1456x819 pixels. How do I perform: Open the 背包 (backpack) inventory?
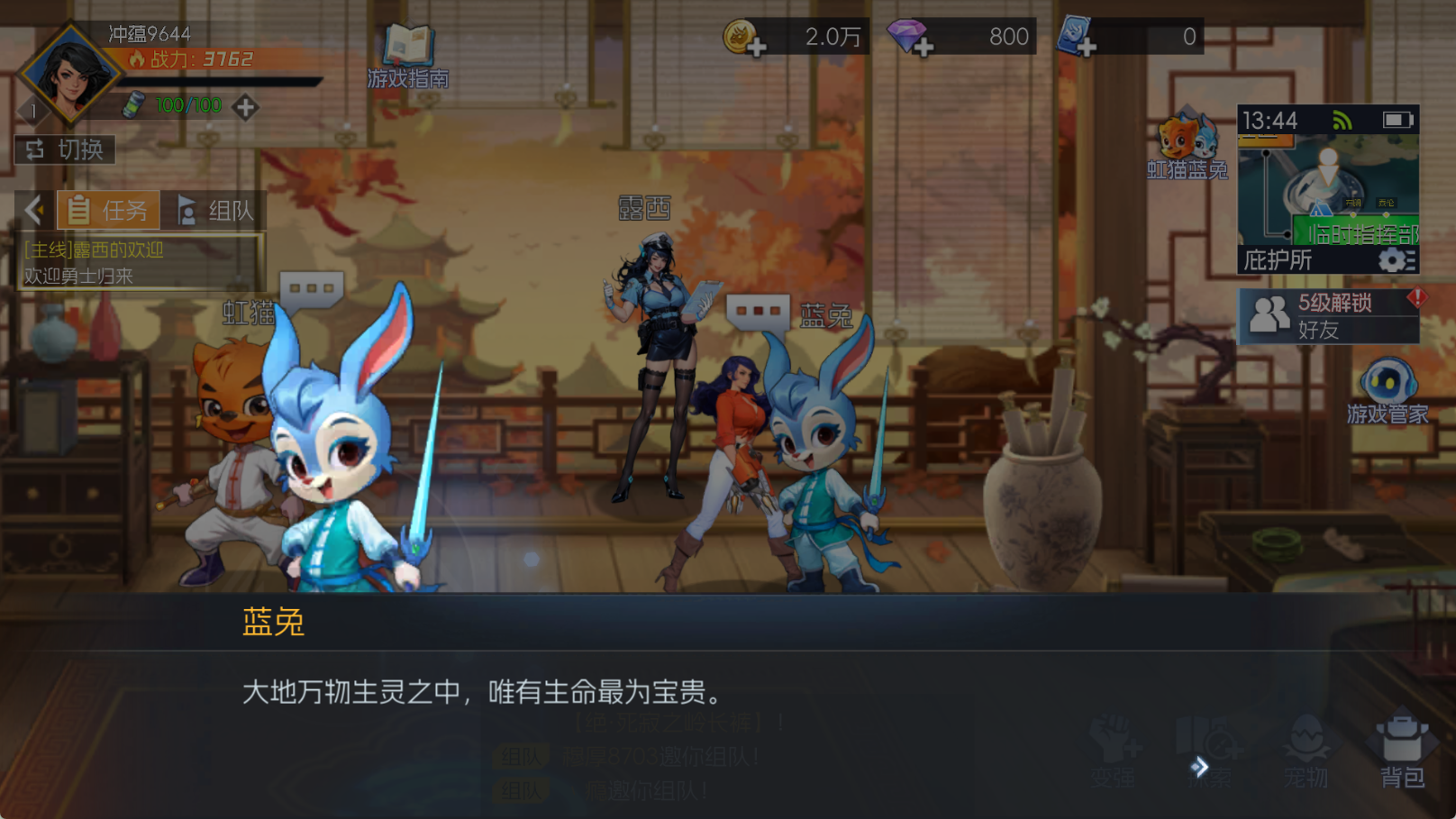[1402, 748]
